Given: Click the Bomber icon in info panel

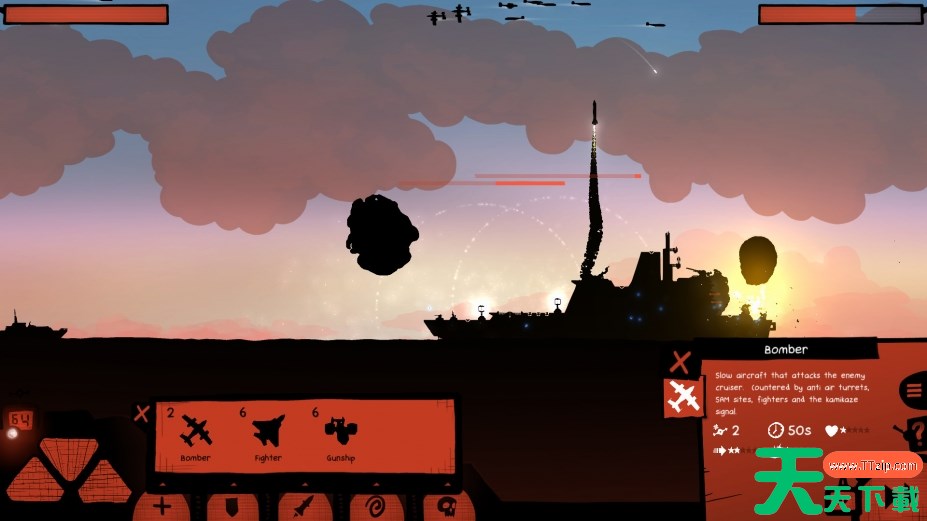Looking at the screenshot, I should pos(684,397).
